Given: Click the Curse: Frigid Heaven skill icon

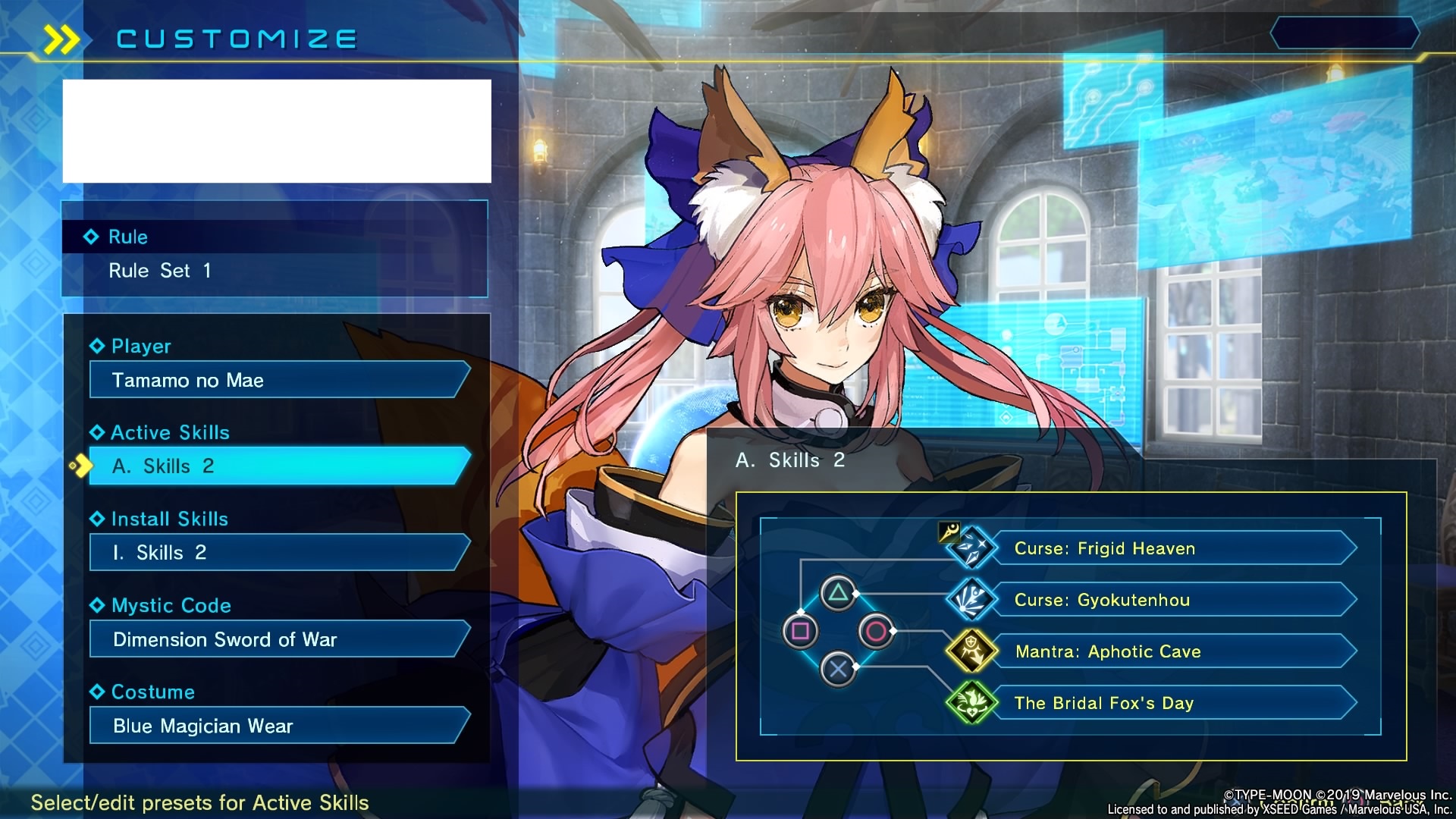Looking at the screenshot, I should point(971,548).
